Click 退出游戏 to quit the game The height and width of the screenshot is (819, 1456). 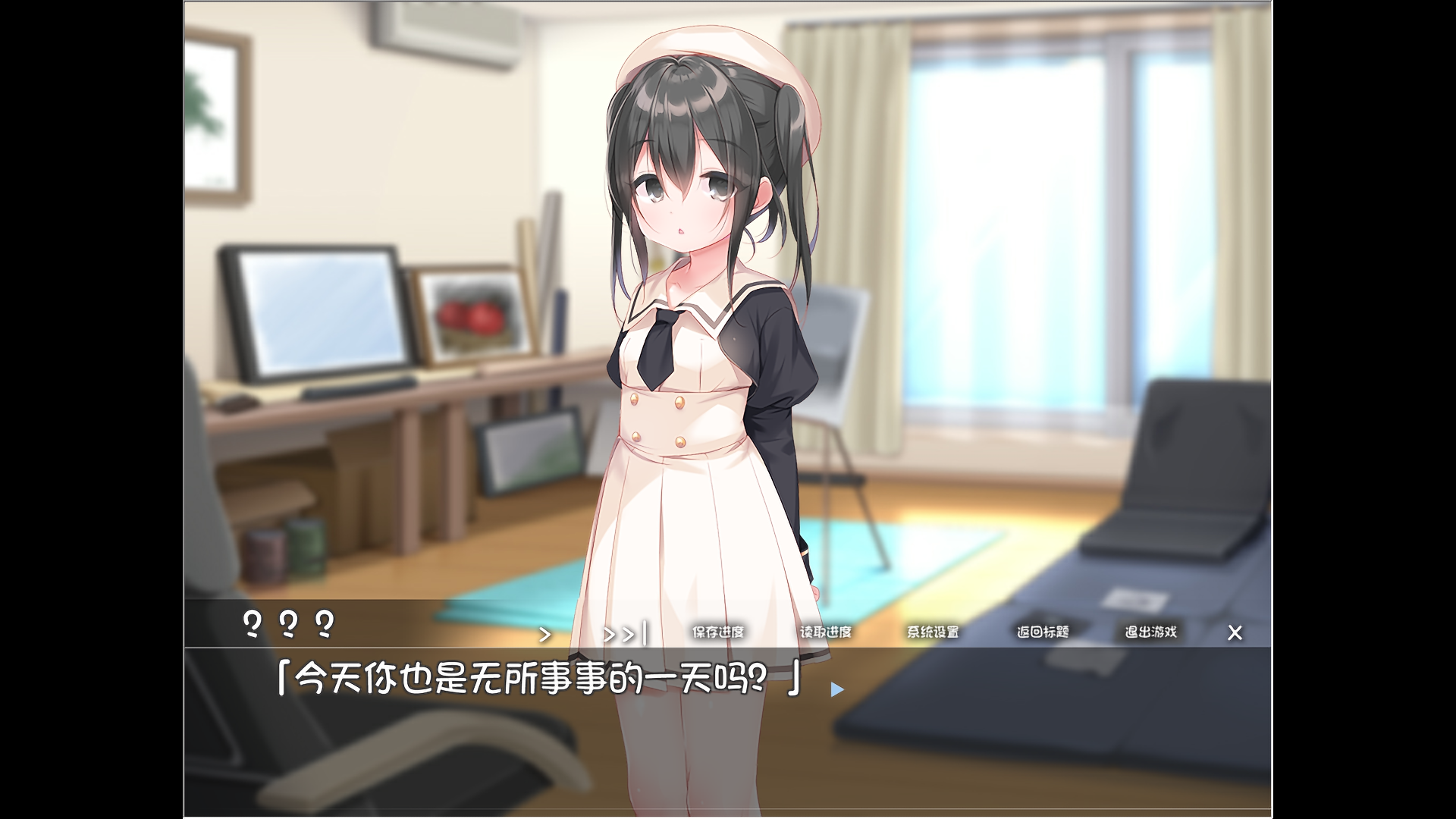(1150, 630)
